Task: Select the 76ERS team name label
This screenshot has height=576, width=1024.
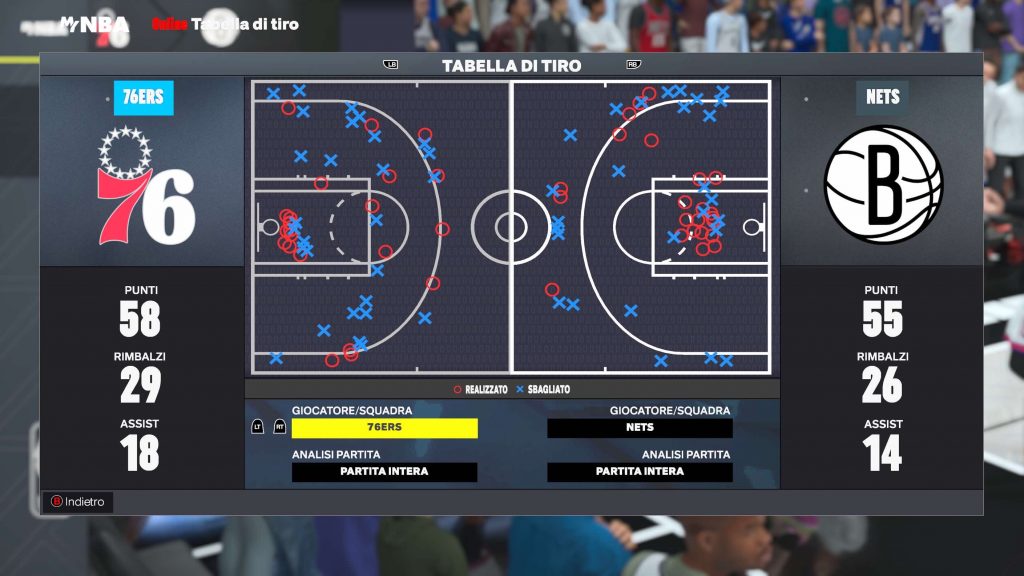Action: (x=143, y=98)
